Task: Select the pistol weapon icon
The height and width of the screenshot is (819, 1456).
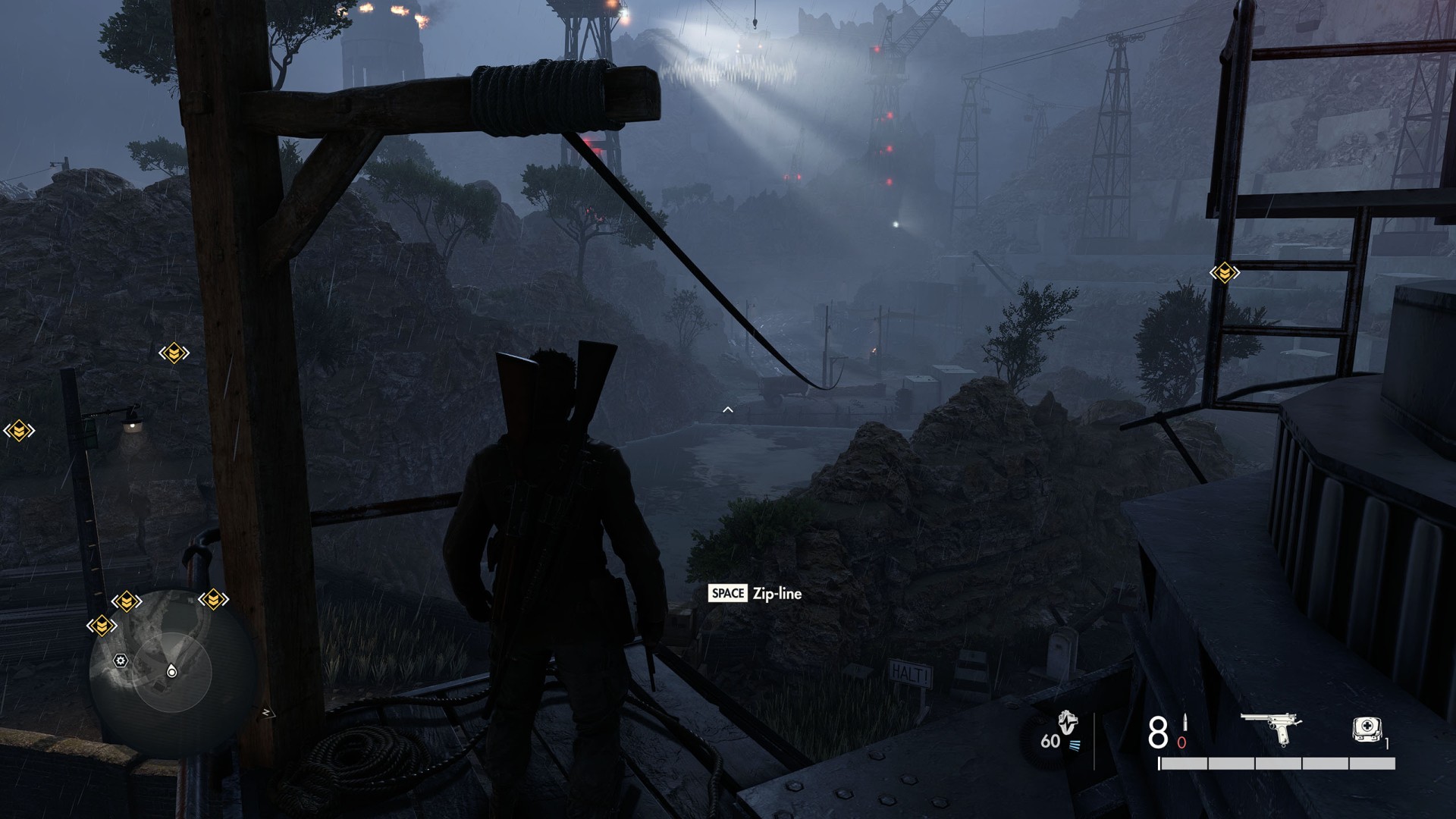Action: 1273,728
